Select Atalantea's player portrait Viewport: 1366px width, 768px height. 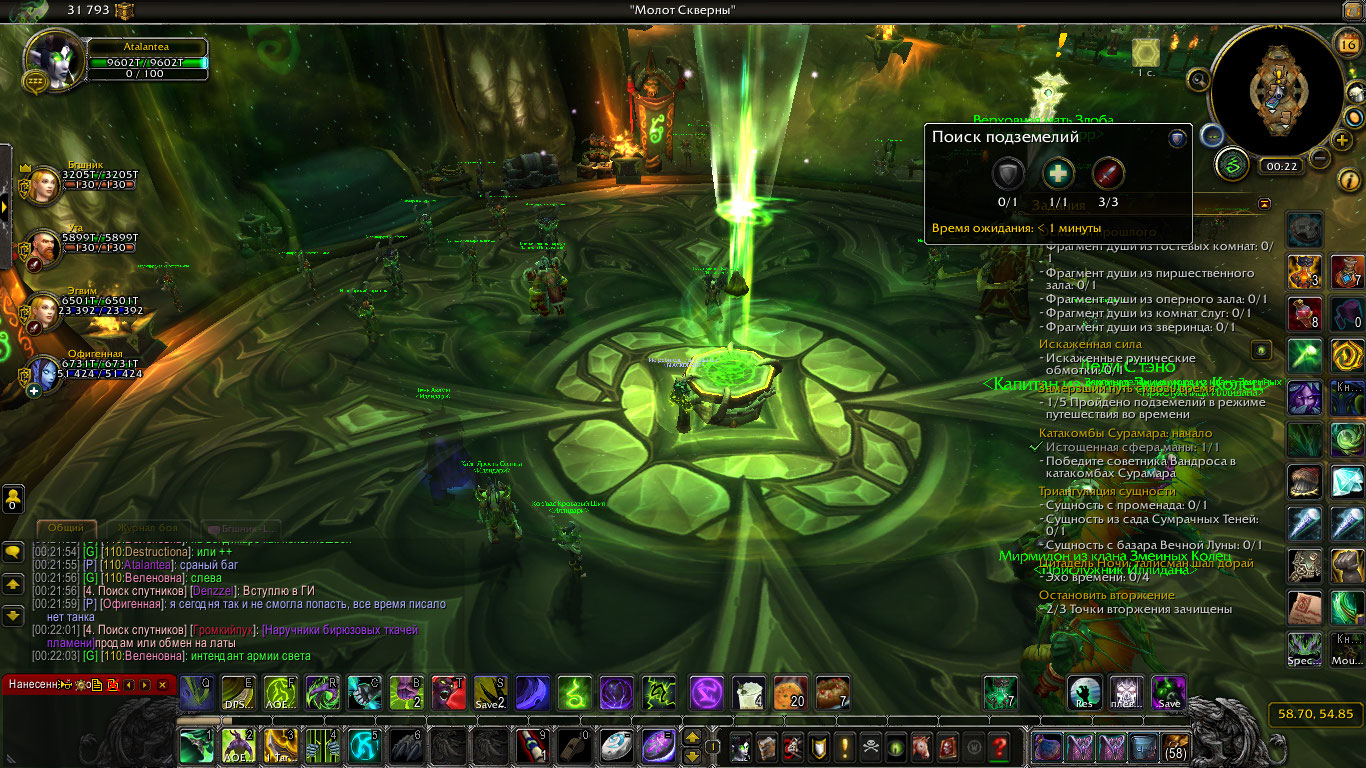53,58
